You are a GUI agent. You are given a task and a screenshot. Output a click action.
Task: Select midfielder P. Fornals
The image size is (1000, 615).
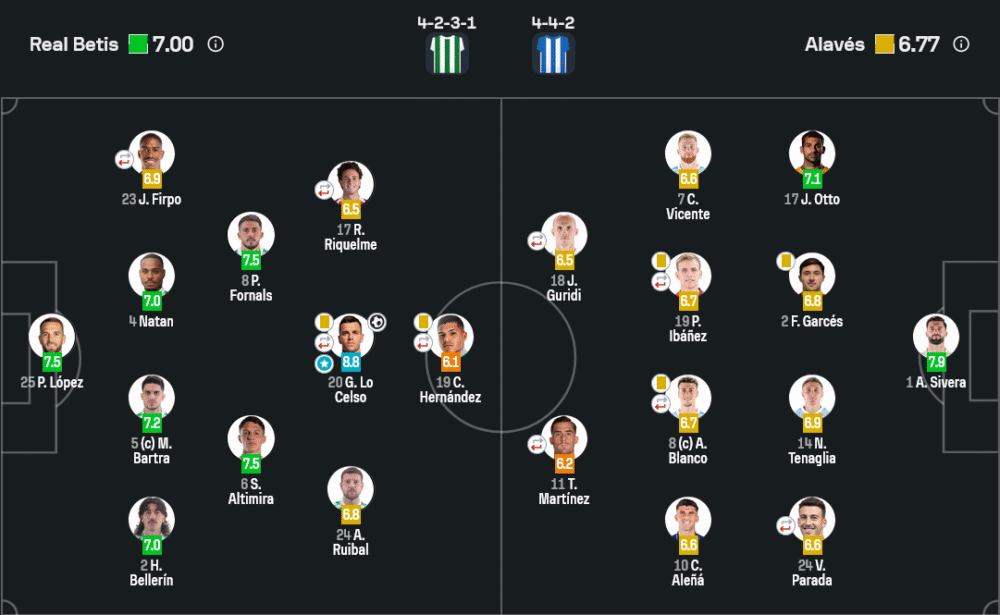coord(251,235)
